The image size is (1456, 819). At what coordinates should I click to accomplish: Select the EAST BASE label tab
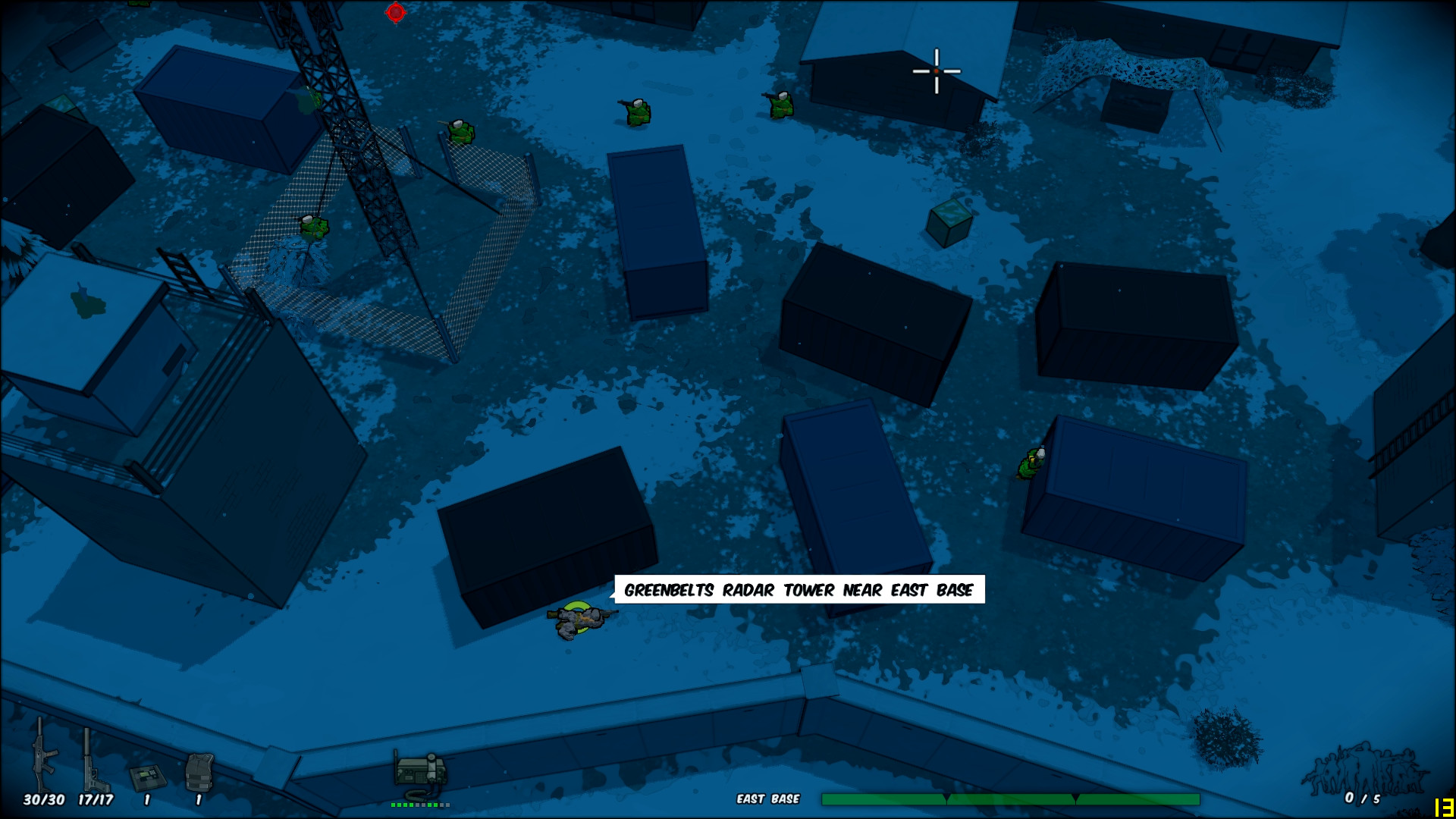pos(769,798)
